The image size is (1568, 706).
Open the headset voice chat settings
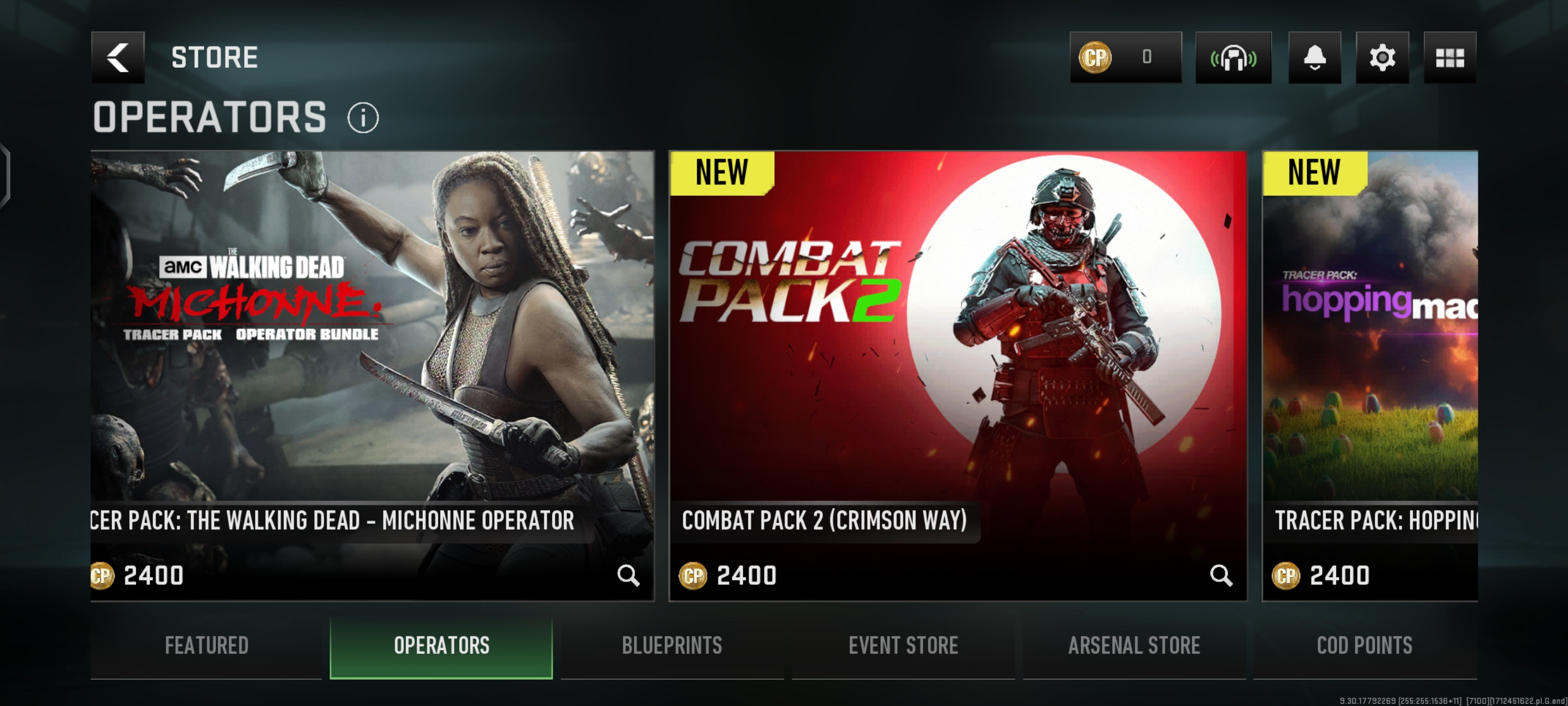1233,57
